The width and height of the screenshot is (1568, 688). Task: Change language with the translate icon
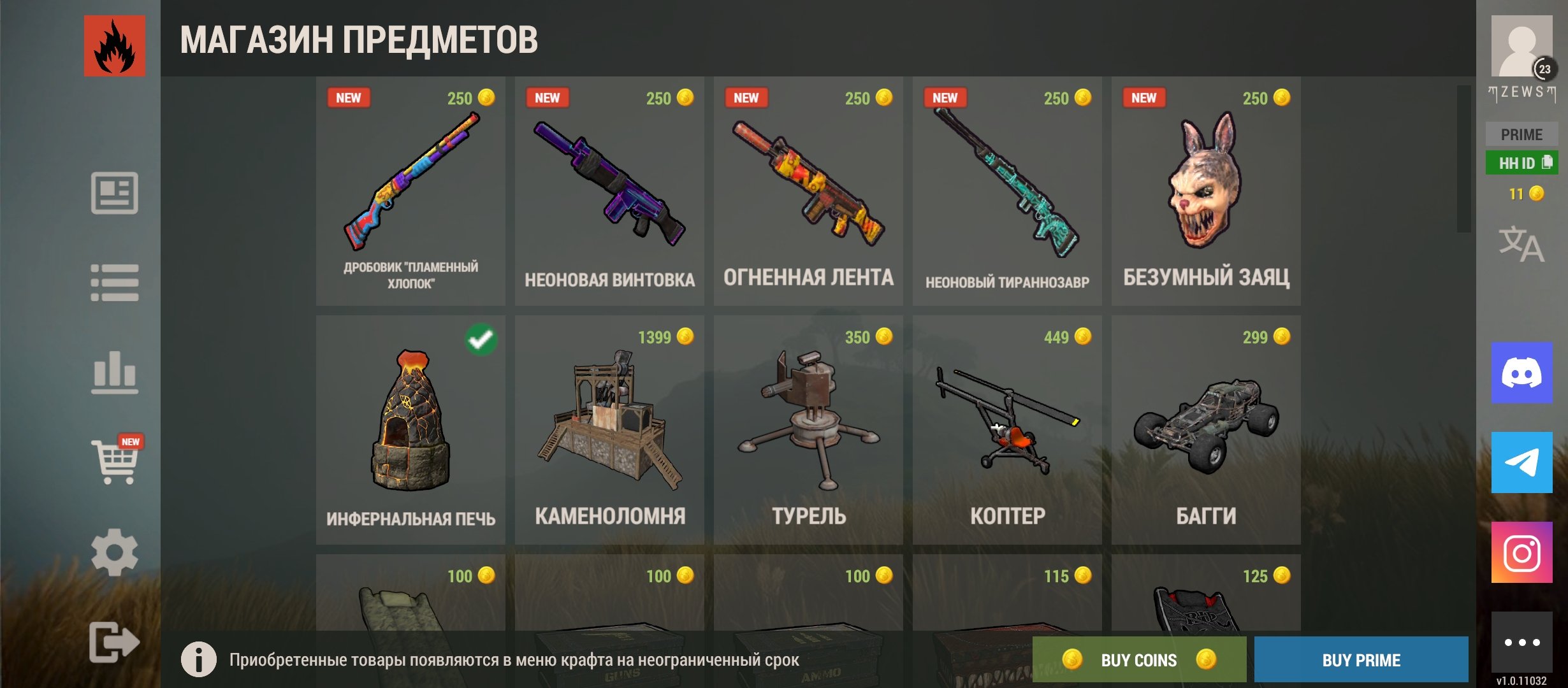(x=1521, y=244)
